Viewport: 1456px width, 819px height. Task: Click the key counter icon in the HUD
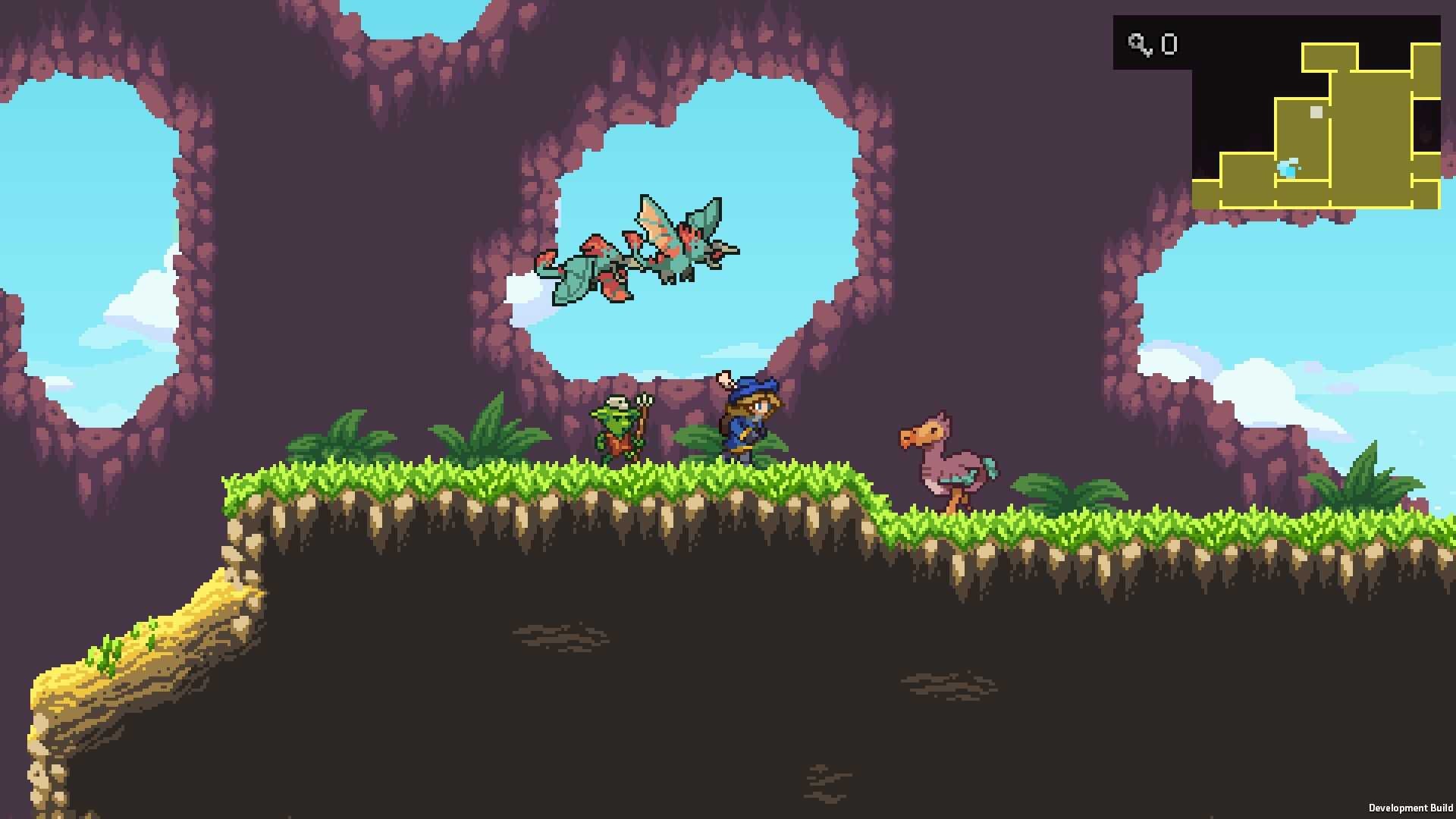coord(1139,44)
